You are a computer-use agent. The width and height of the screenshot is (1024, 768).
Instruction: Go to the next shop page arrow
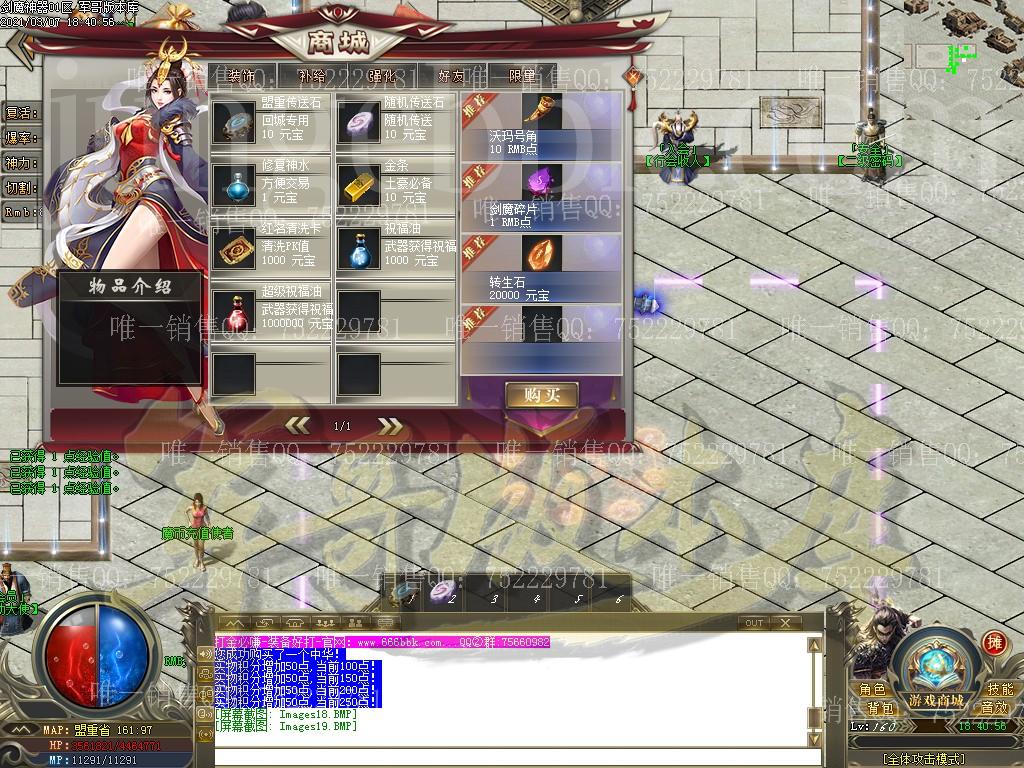tap(390, 426)
